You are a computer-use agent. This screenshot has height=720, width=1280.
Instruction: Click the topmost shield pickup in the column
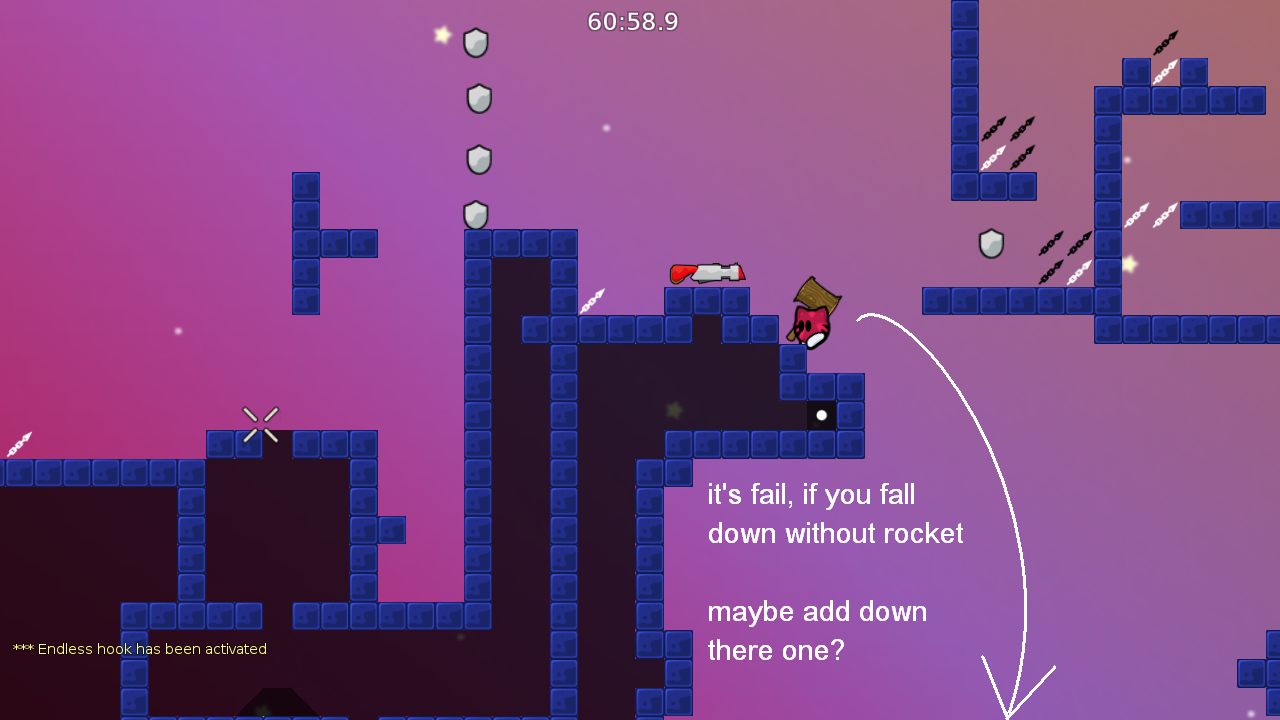point(476,43)
